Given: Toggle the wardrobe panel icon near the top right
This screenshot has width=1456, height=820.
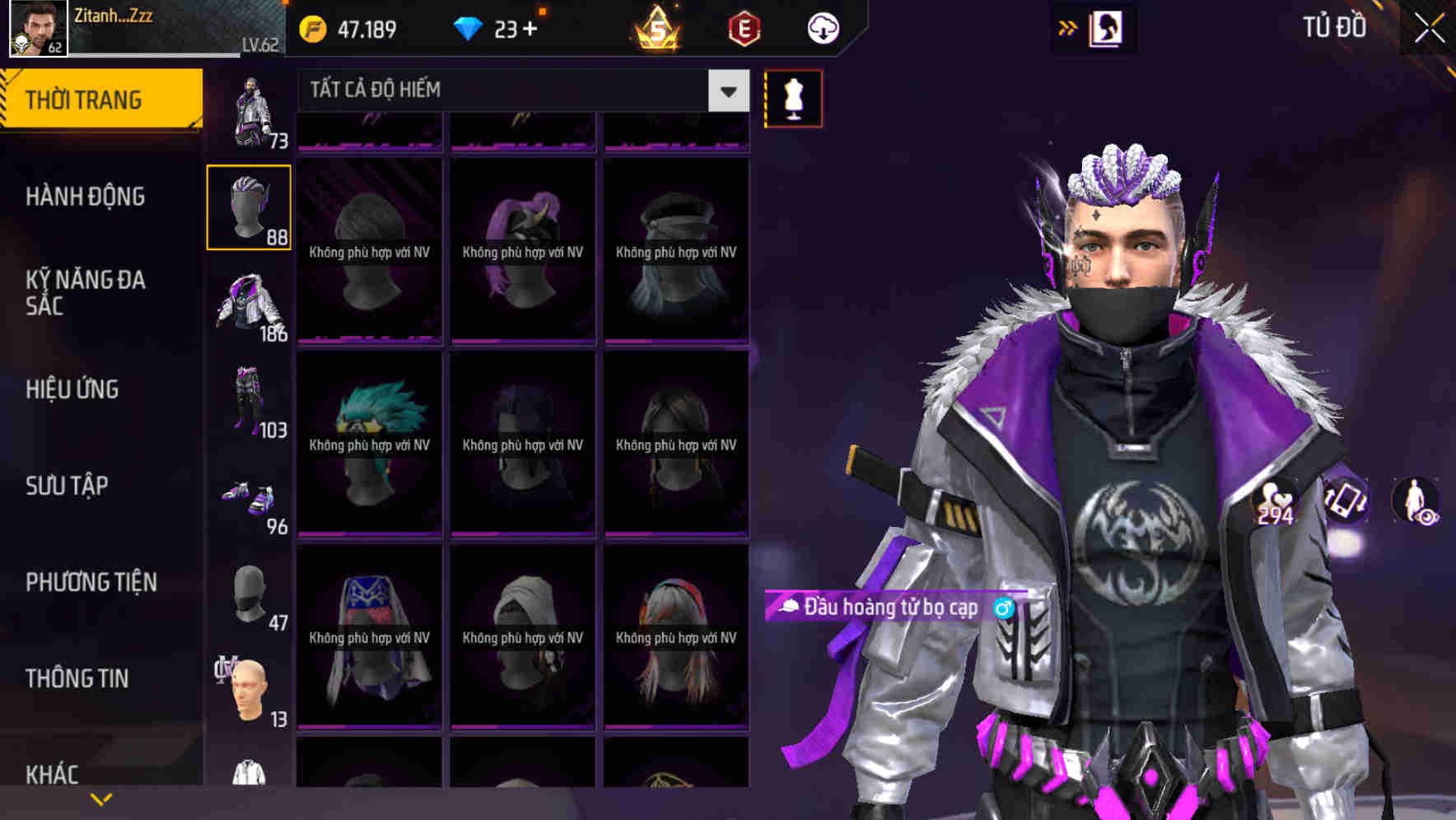Looking at the screenshot, I should [1108, 26].
